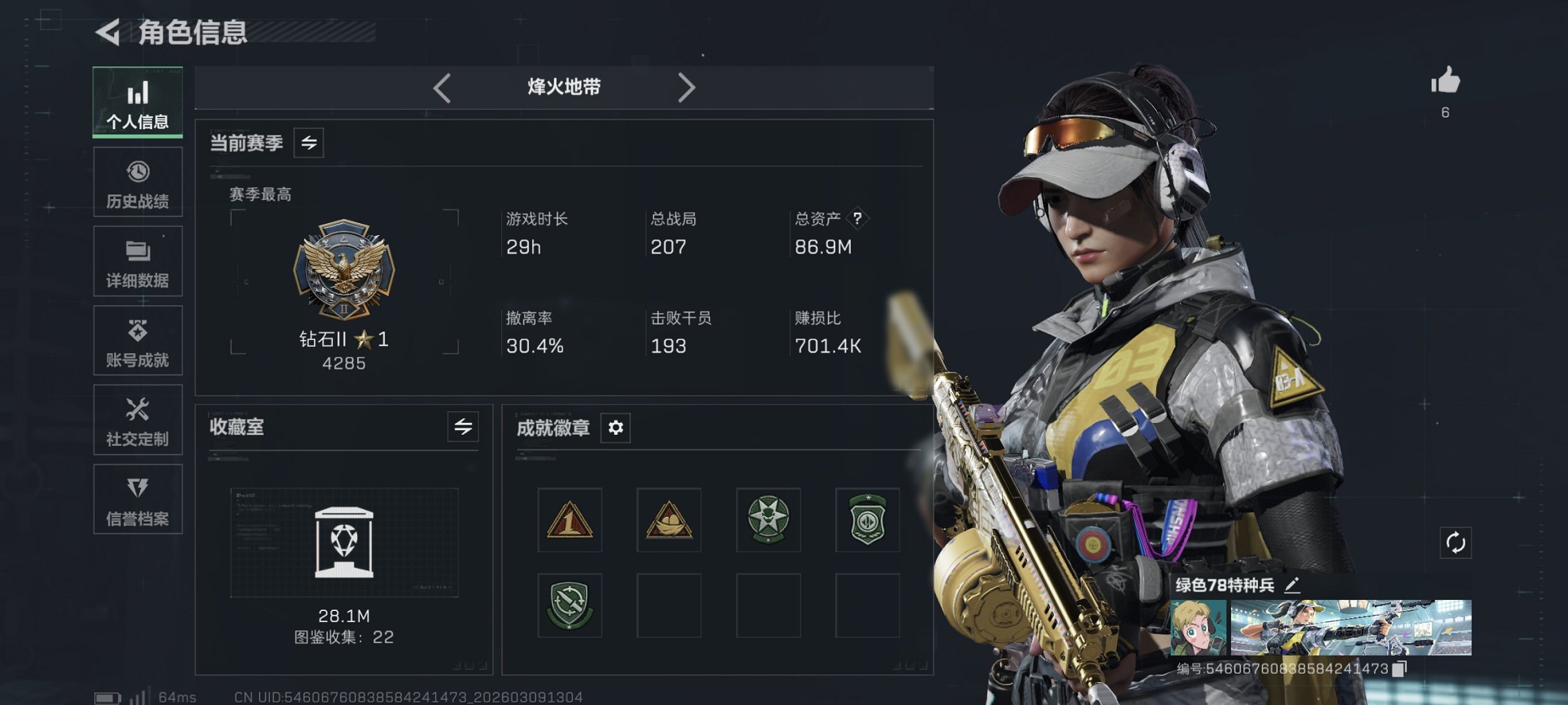Advance to next mode using right arrow
Screen dimensions: 1568x705
point(687,87)
